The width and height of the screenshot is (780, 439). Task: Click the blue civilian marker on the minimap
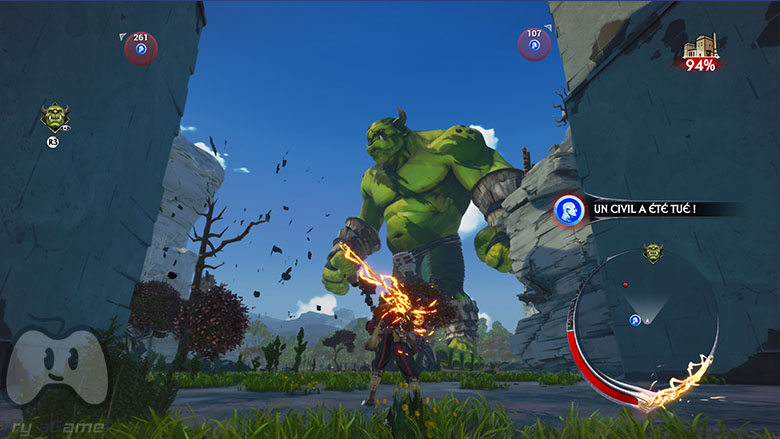pos(634,320)
